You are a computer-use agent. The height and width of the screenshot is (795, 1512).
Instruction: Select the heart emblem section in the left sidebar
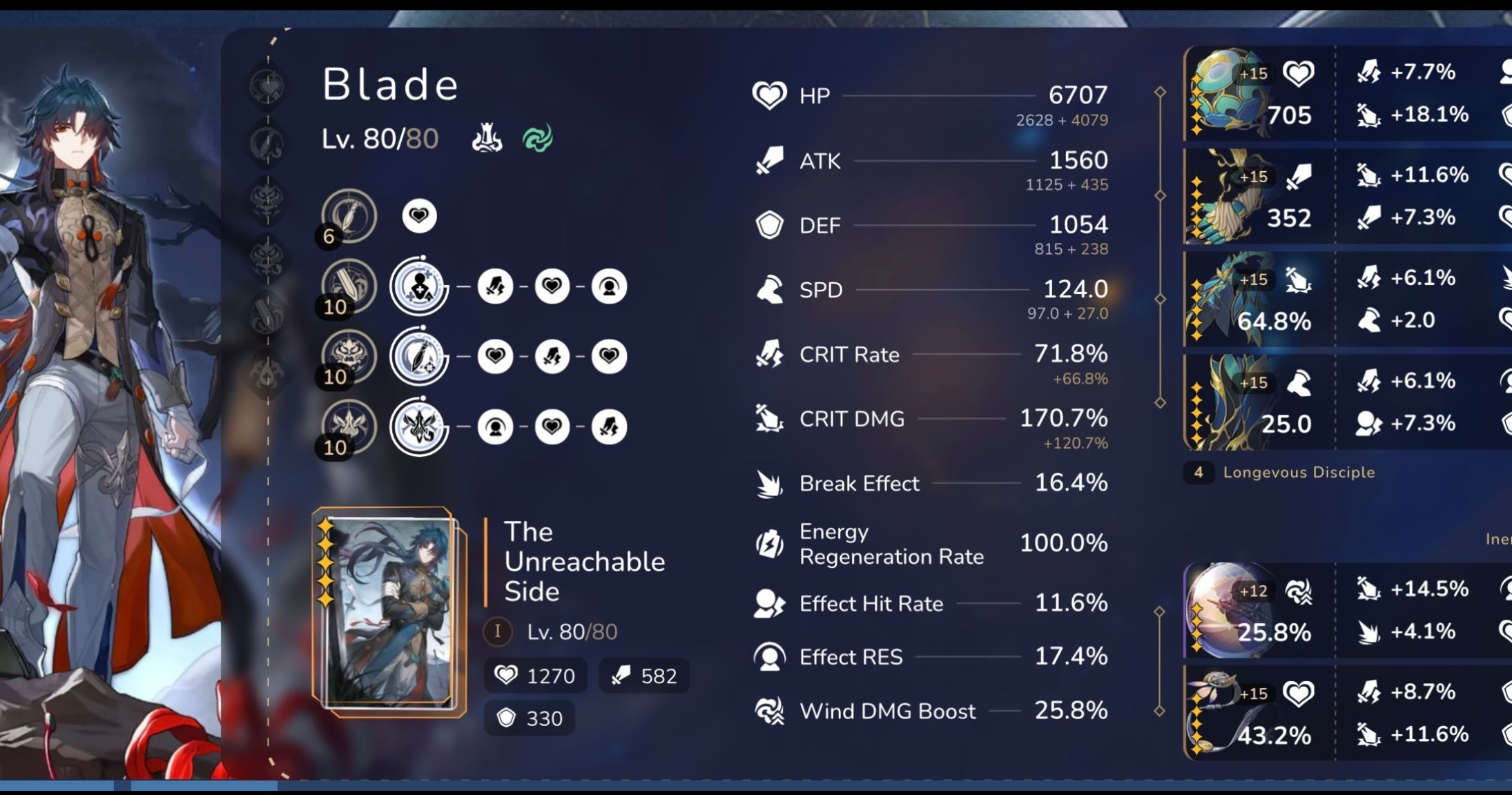(268, 86)
